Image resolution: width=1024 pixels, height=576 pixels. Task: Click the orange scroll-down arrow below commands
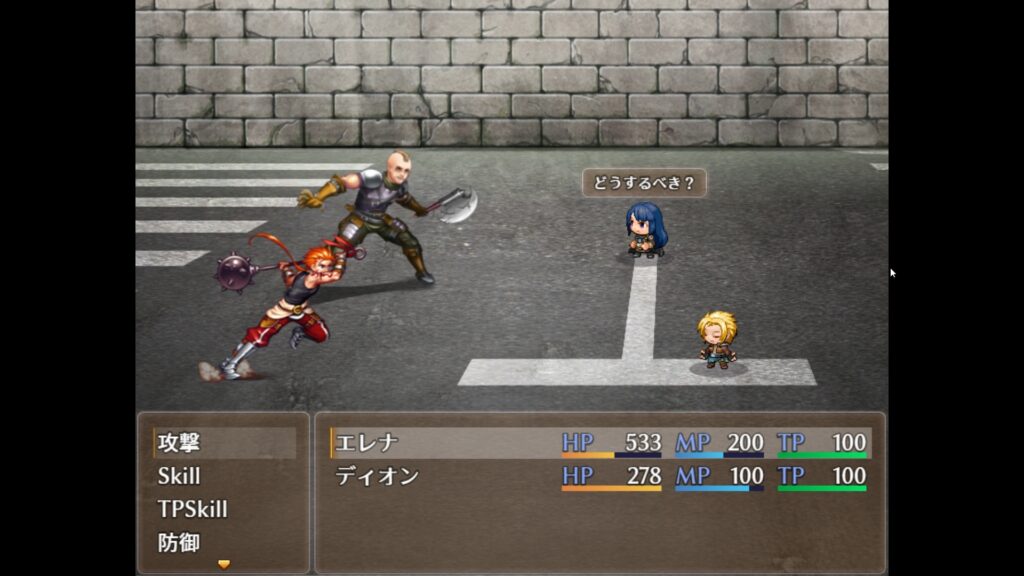[224, 565]
